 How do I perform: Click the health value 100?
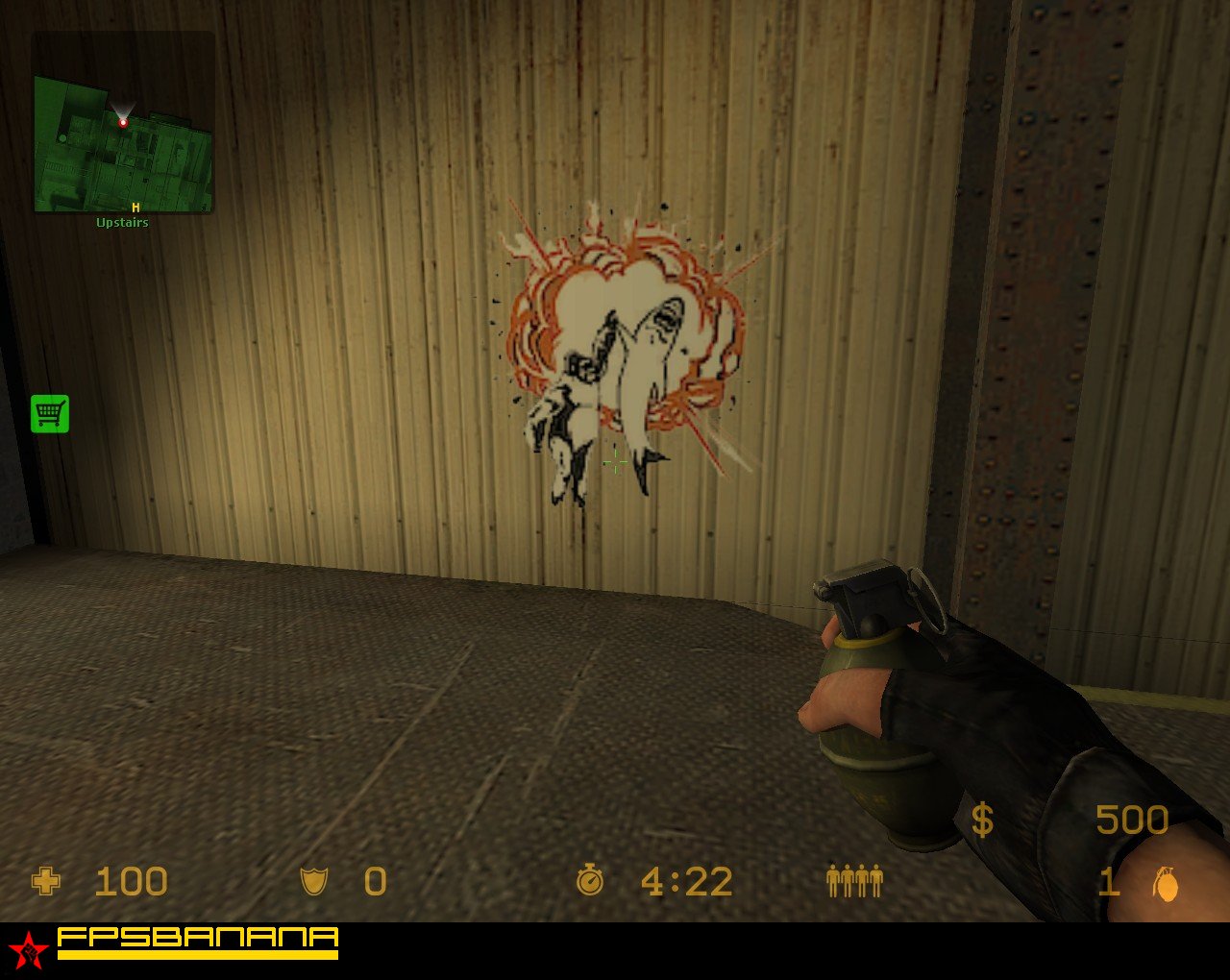pos(133,880)
